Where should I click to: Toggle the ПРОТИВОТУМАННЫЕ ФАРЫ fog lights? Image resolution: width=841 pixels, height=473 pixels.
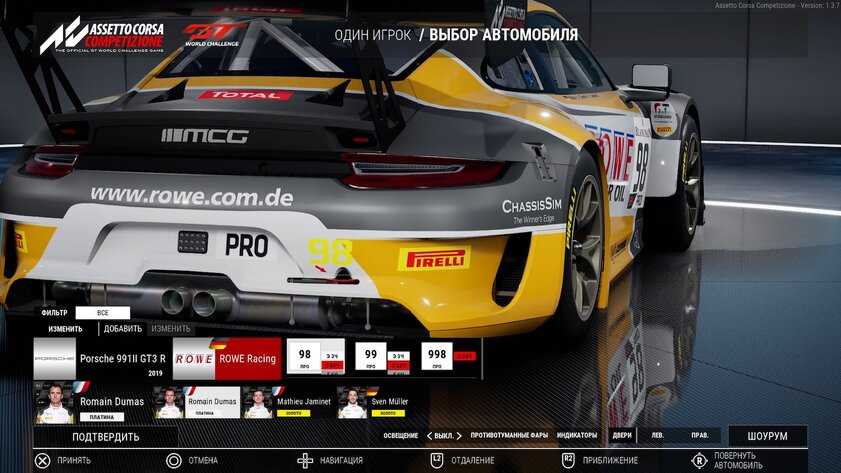pyautogui.click(x=509, y=435)
